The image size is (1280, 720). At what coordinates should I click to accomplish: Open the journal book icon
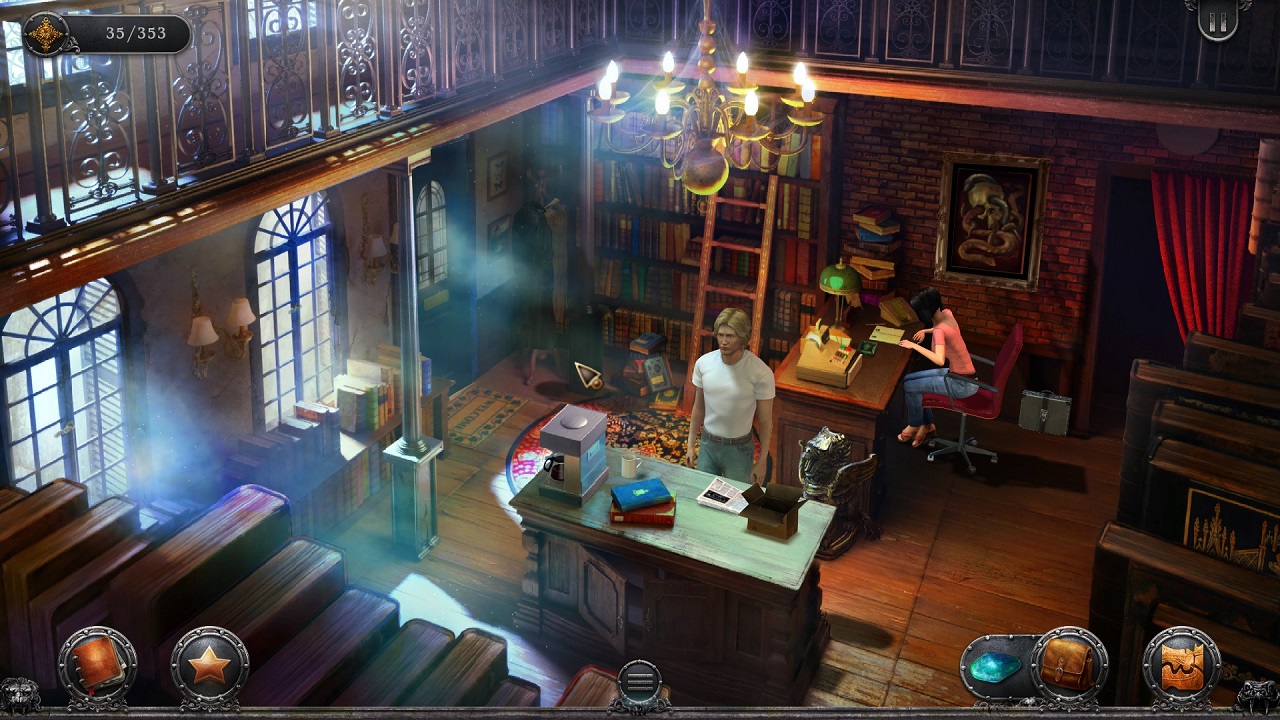[x=97, y=664]
